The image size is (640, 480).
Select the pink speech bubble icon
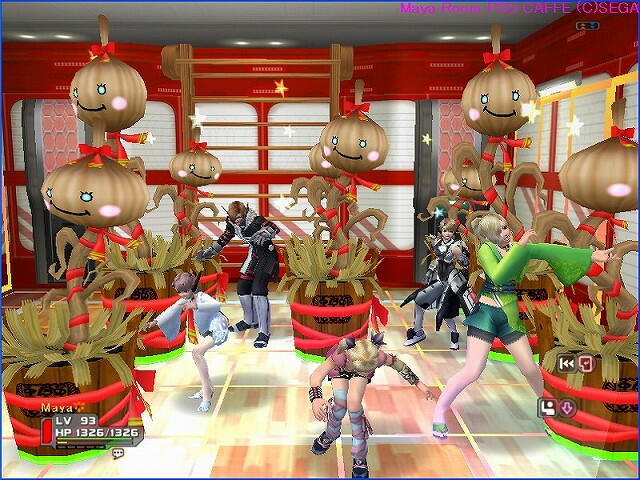click(585, 363)
